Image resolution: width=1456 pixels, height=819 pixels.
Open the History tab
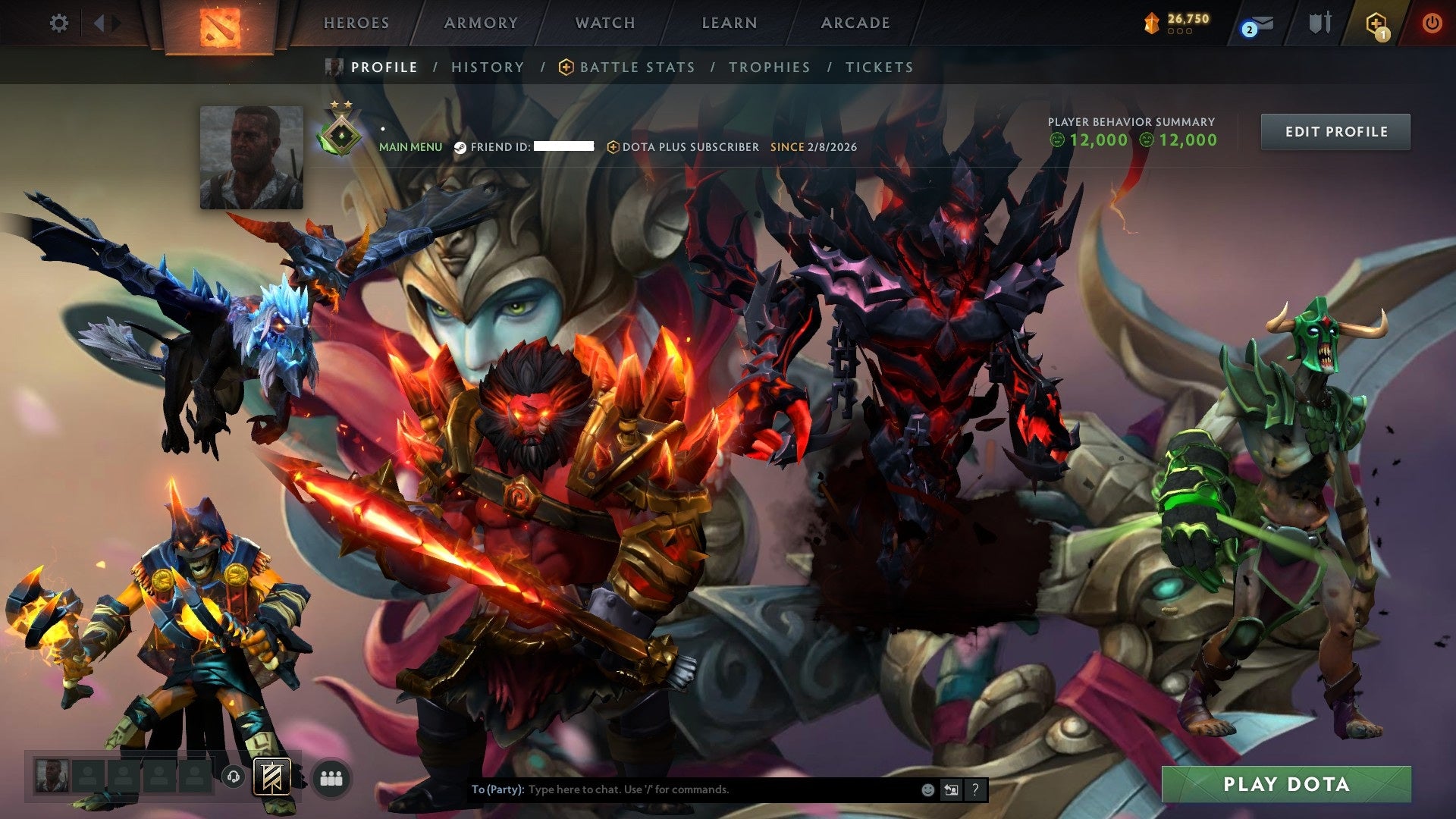[x=487, y=67]
